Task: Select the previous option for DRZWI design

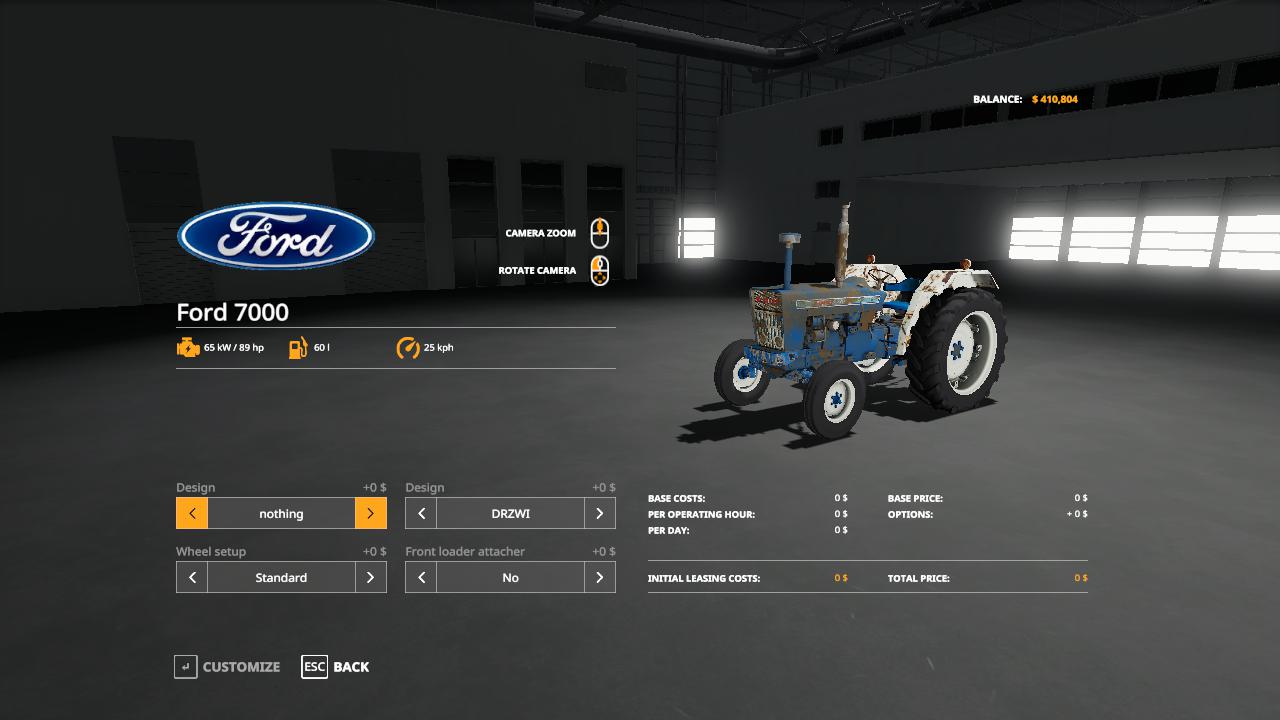Action: point(421,514)
